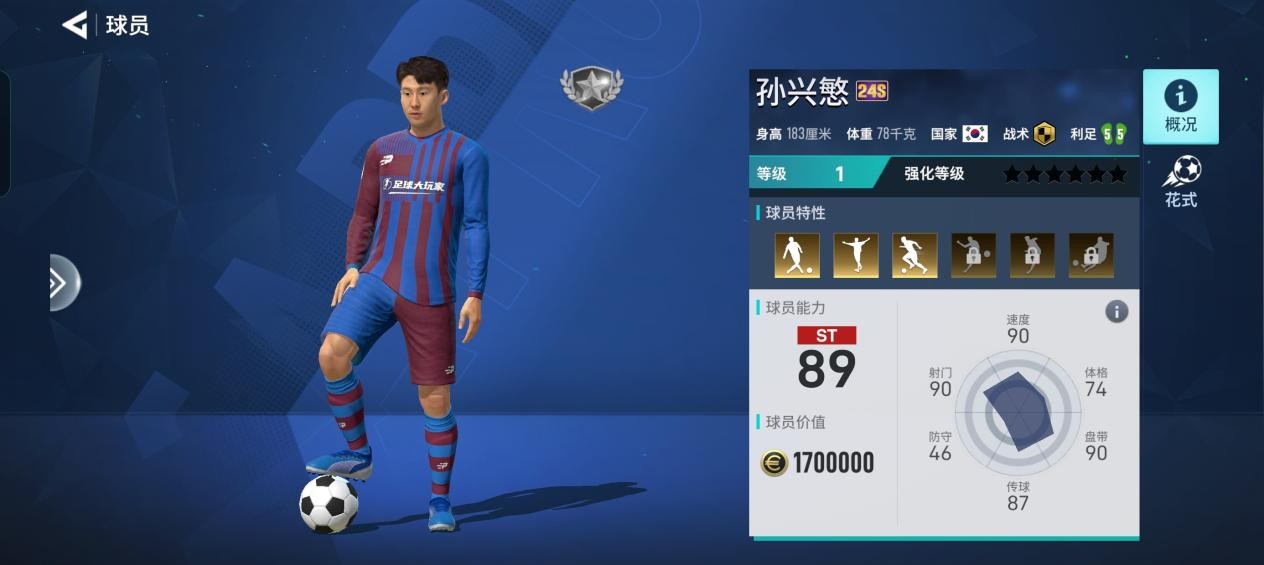Switch to the 概况 overview tab

click(x=1180, y=107)
